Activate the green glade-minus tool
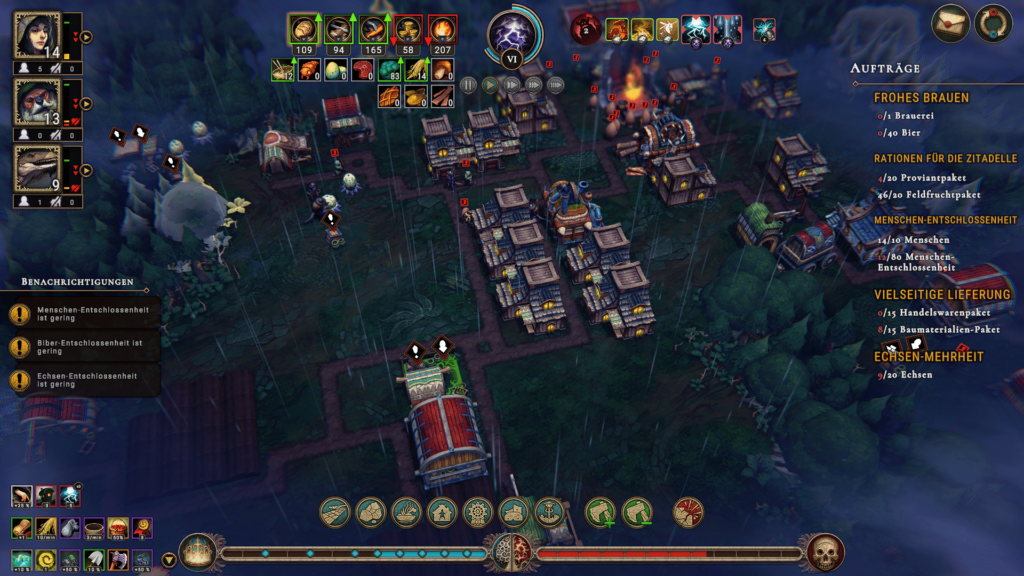 [x=637, y=513]
